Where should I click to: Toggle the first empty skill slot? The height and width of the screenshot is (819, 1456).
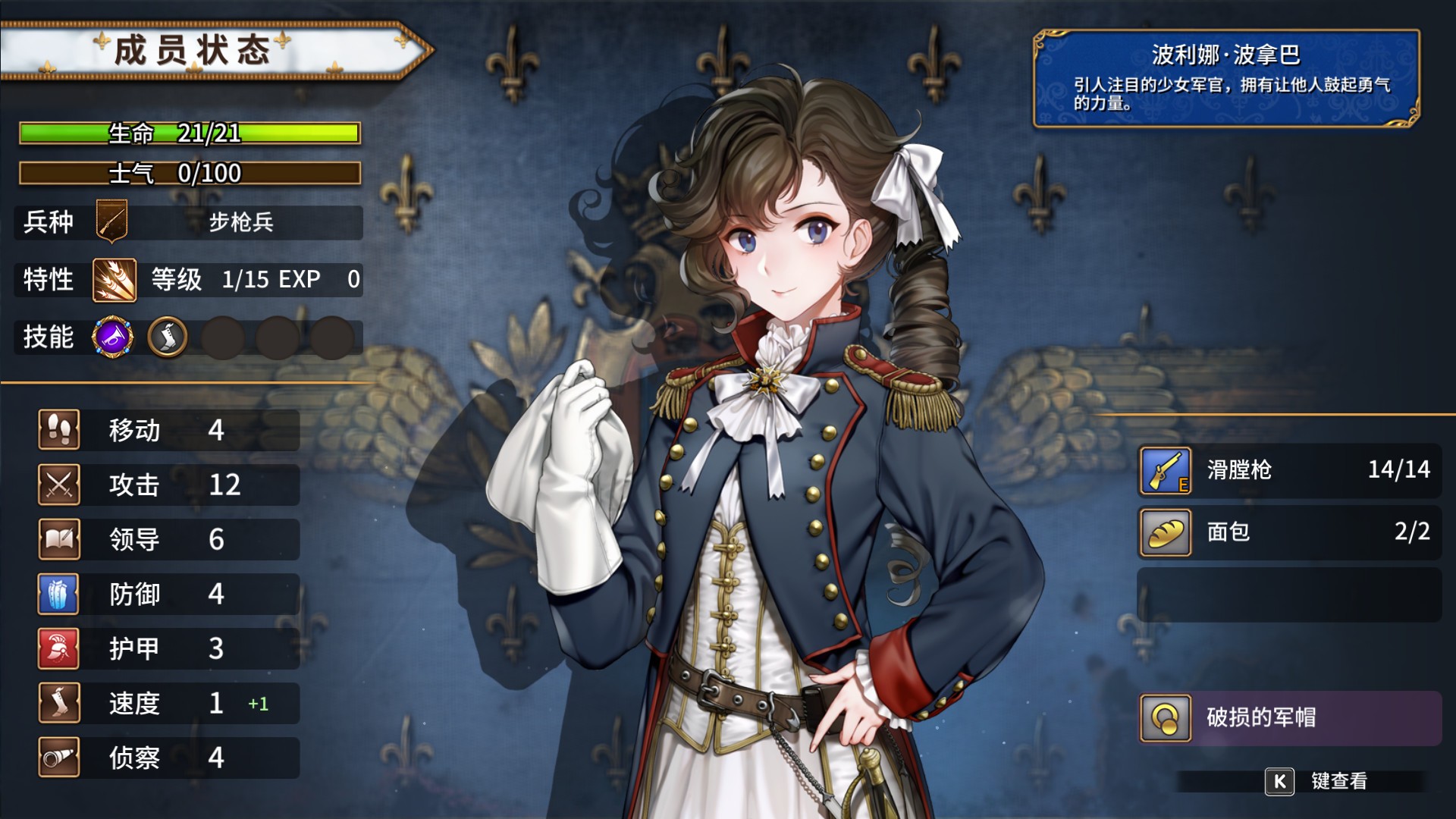coord(223,337)
